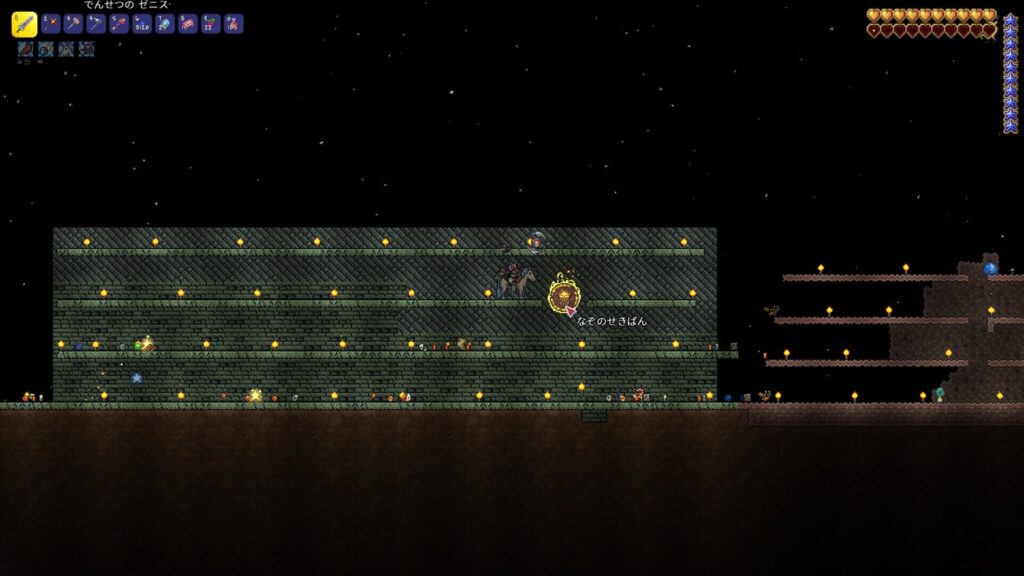Pick hotbar slot 6 with the blue item stack
Image resolution: width=1024 pixels, height=576 pixels.
point(143,24)
